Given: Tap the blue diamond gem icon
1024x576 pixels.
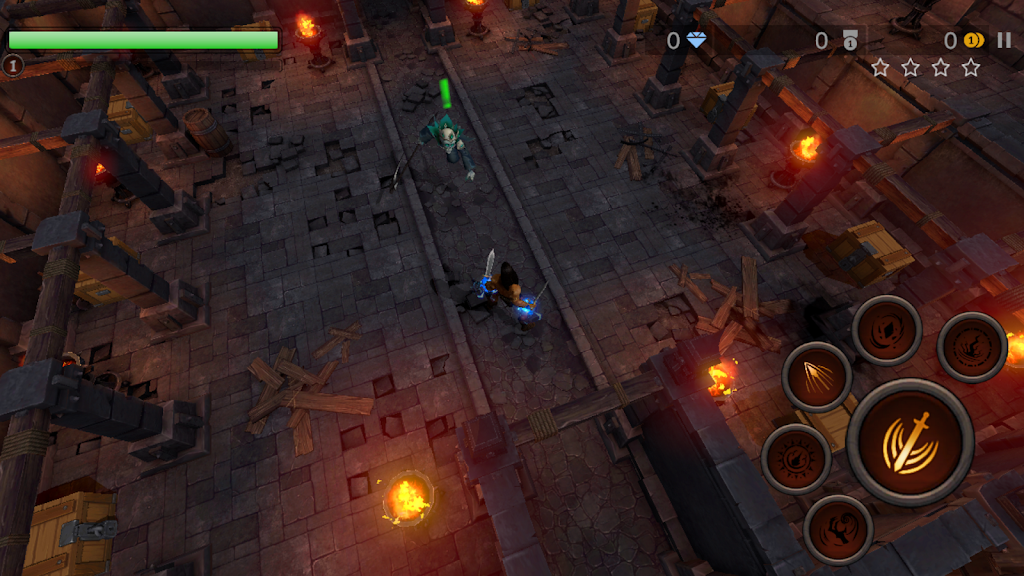Looking at the screenshot, I should click(695, 40).
